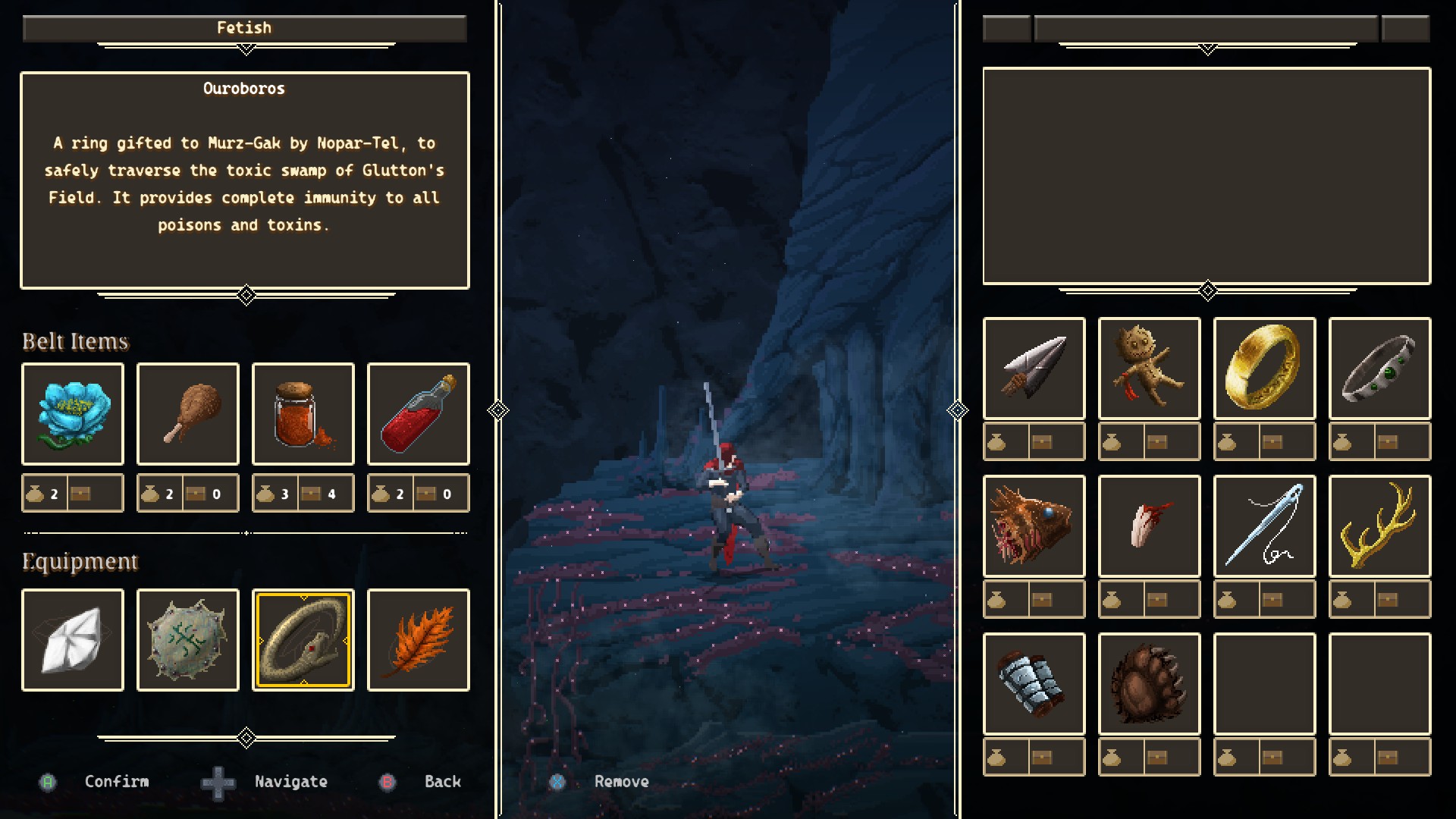Select the golden ring item
Screen dimensions: 1456x819
pos(1265,369)
